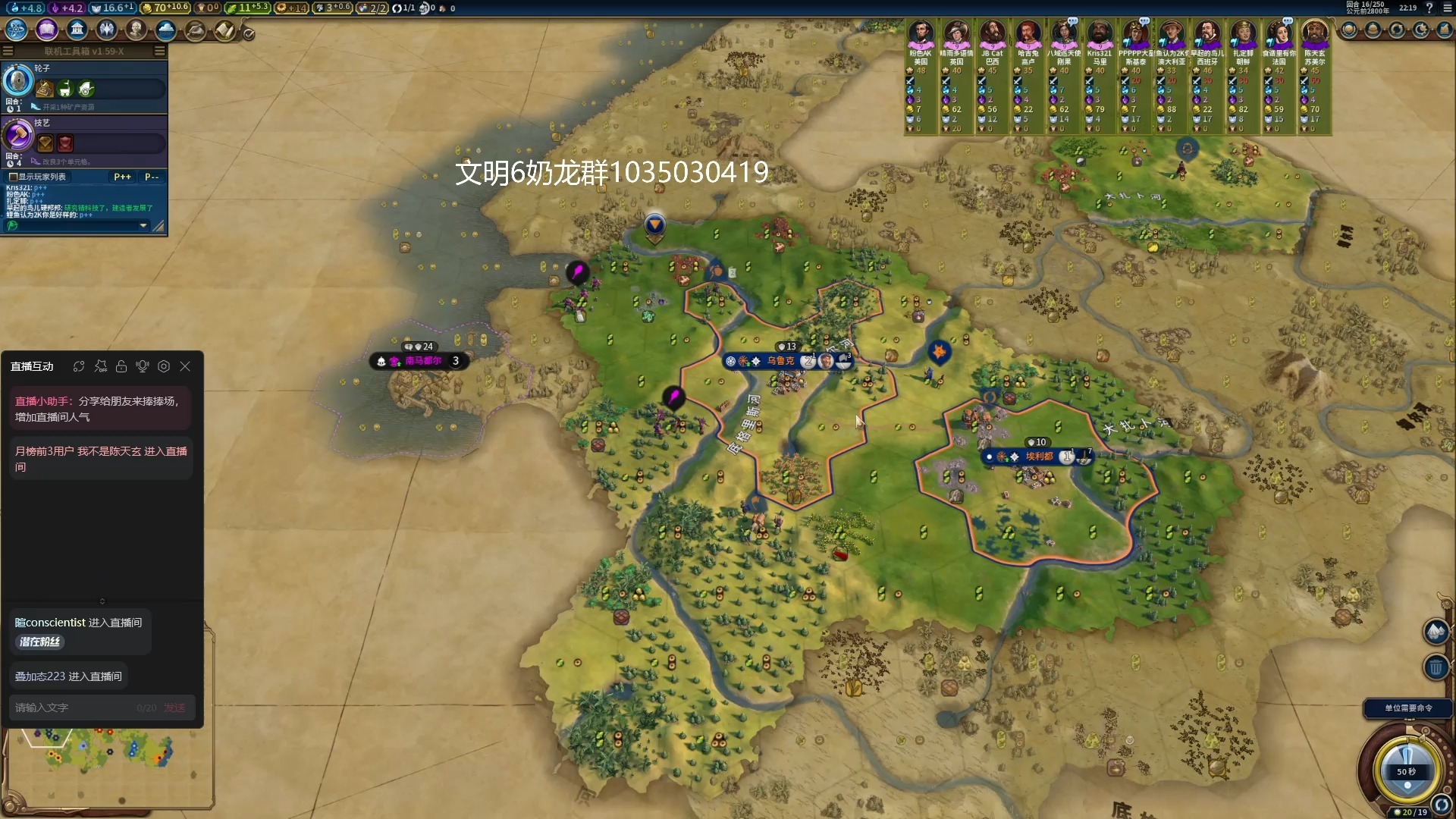
Task: Click the P-- button
Action: (152, 177)
